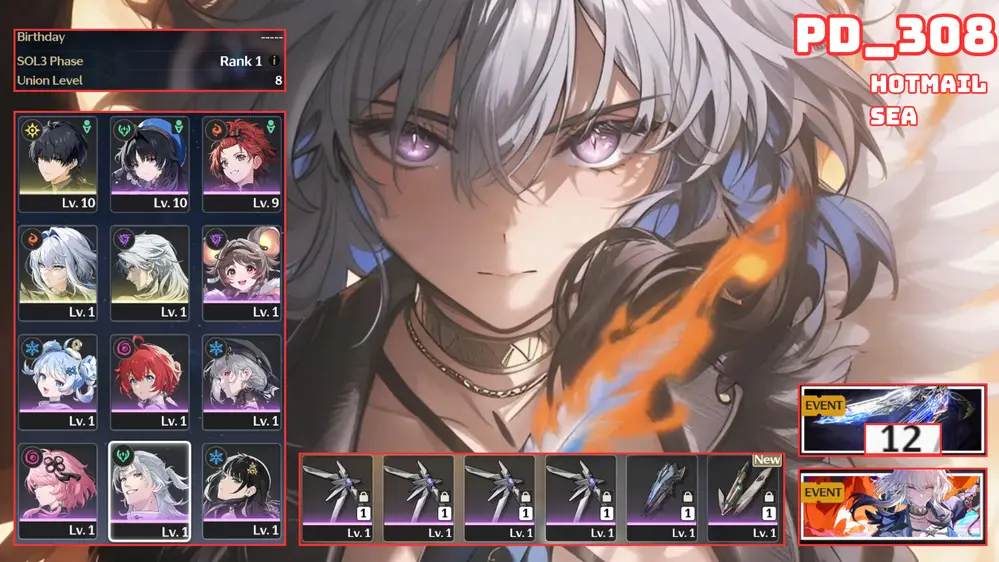Click the highlighted silver-haired smiling male portrait
The image size is (999, 562).
[x=149, y=490]
